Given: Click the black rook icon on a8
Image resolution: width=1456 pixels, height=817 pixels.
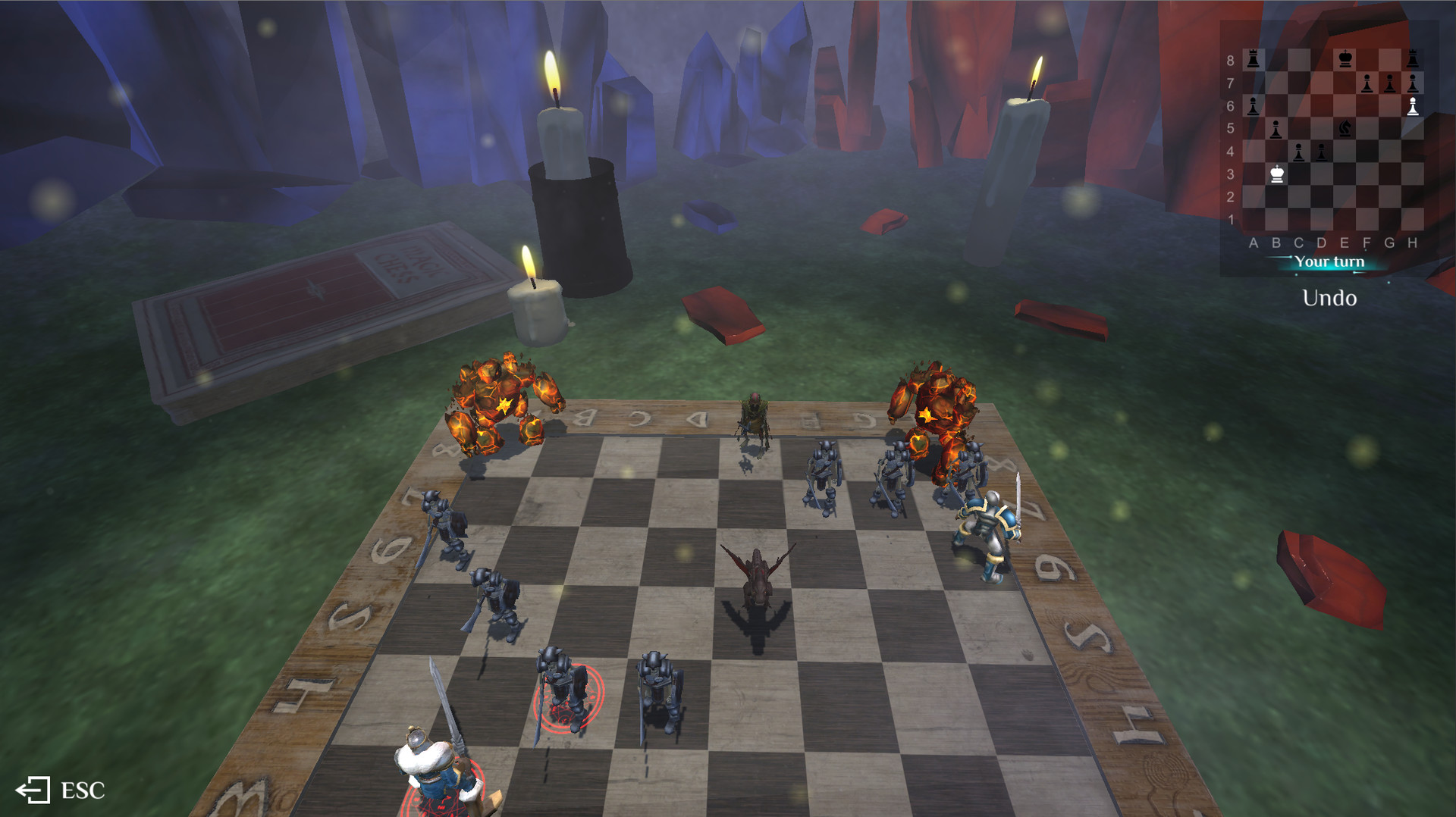Looking at the screenshot, I should click(1254, 58).
